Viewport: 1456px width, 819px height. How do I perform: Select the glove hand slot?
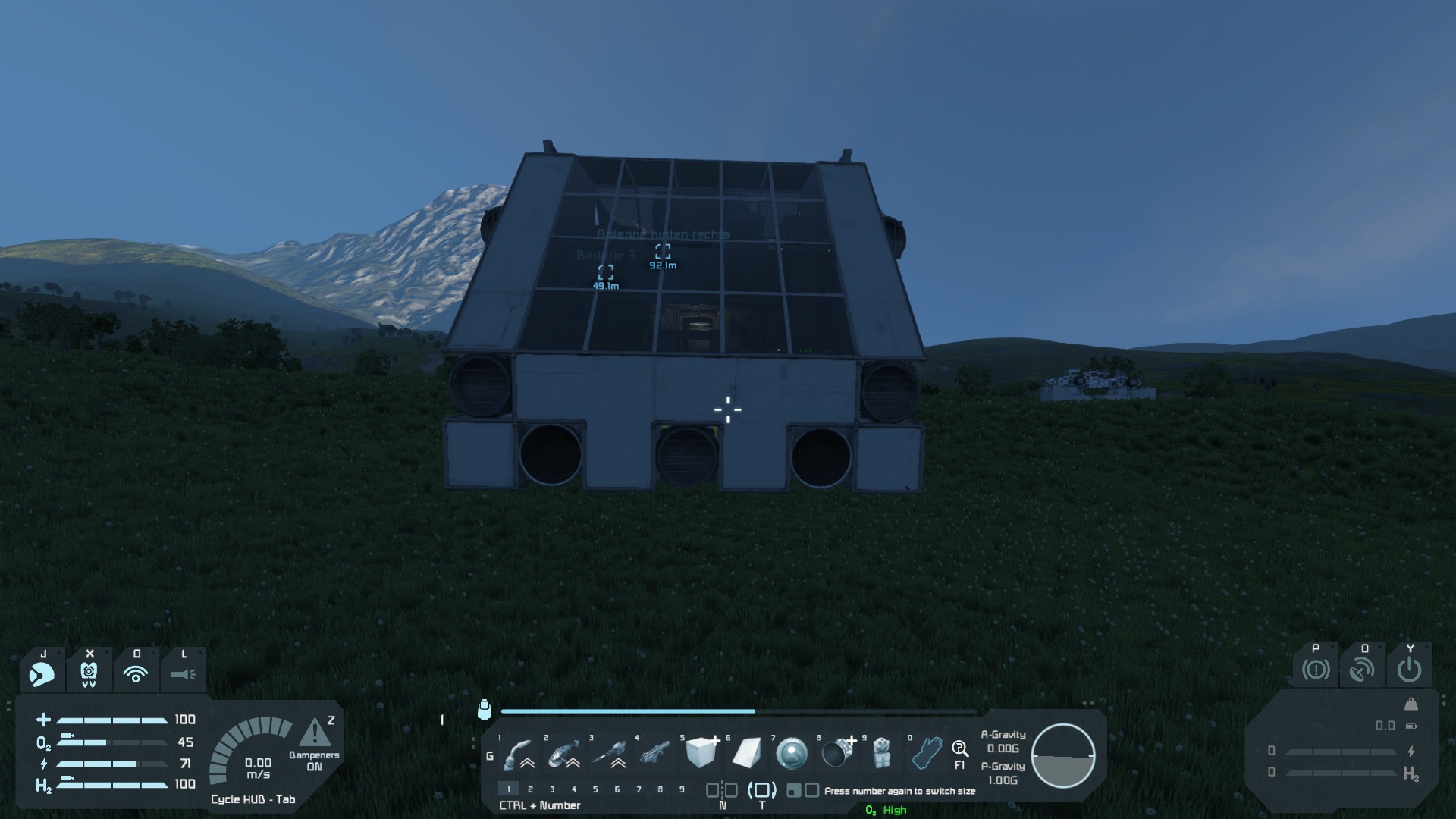pos(926,753)
